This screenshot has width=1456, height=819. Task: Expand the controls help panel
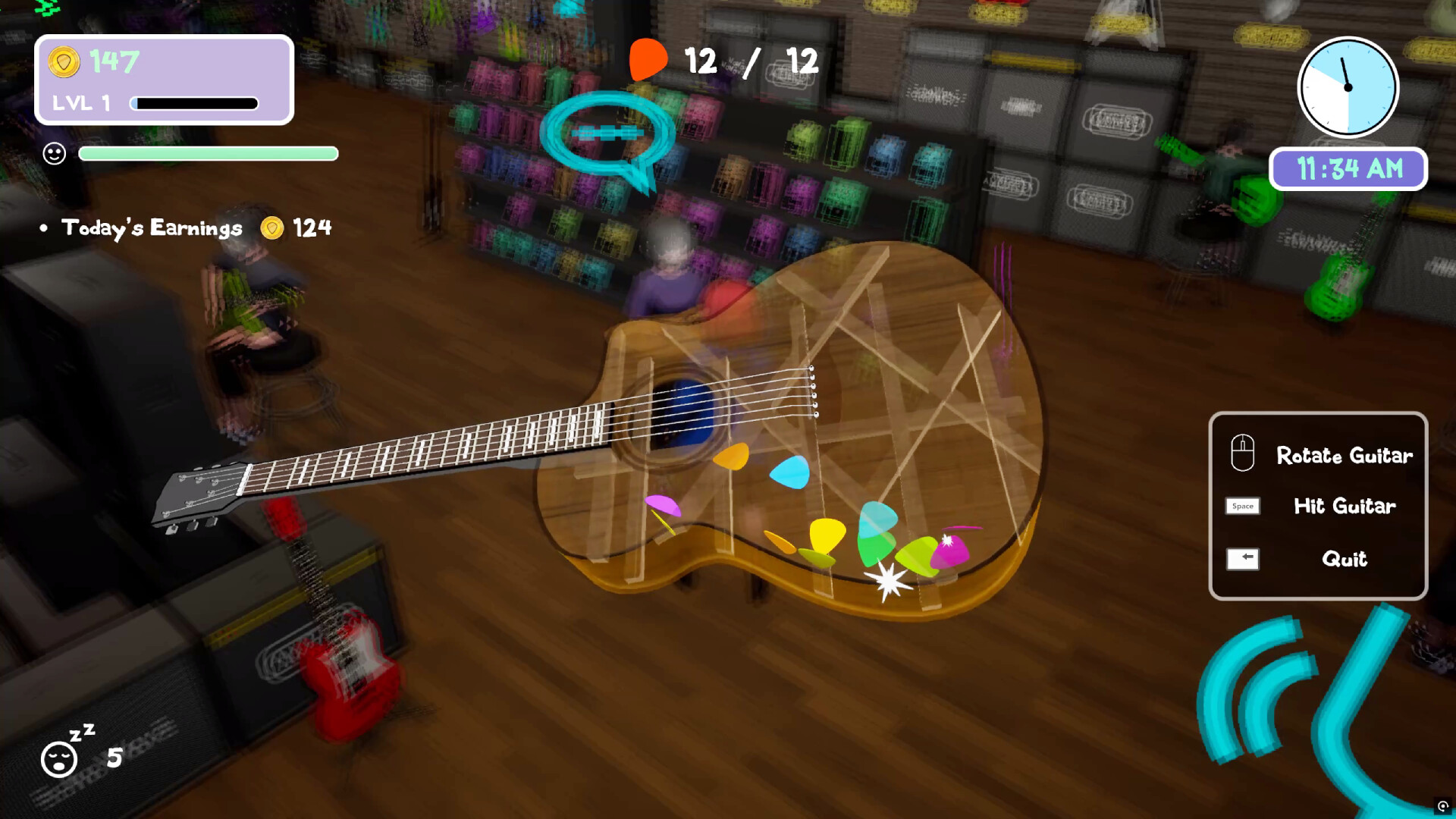(x=1318, y=506)
